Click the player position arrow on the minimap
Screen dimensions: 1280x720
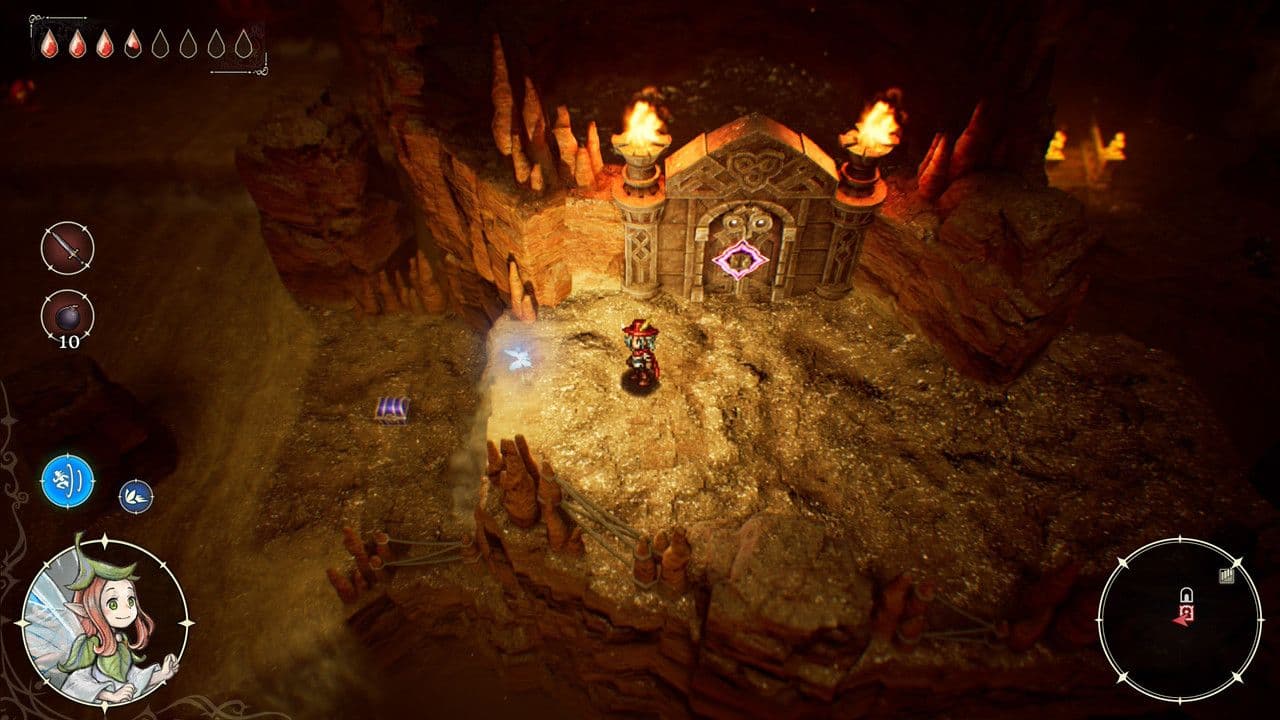[x=1181, y=621]
